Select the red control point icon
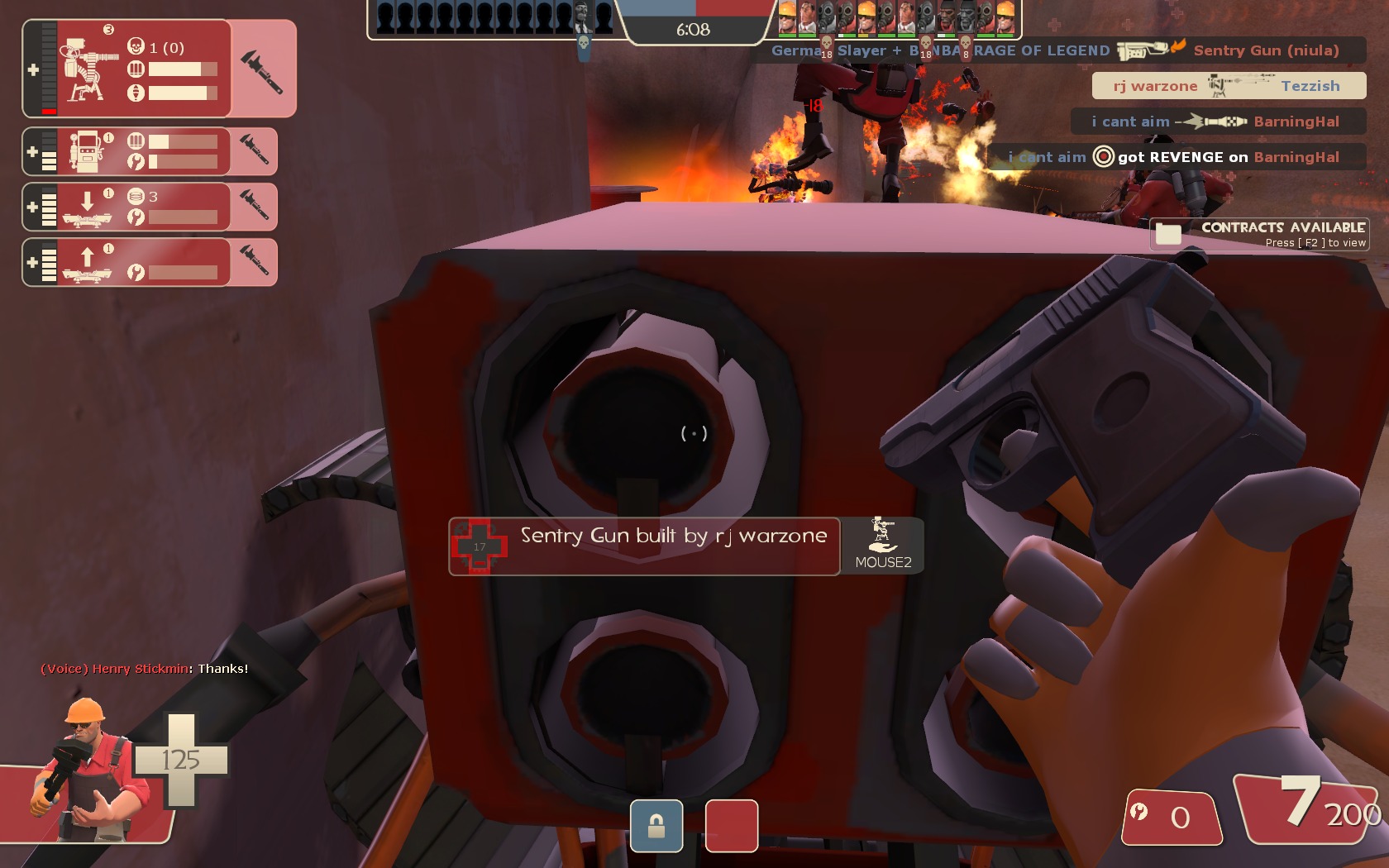The image size is (1389, 868). pos(731,825)
